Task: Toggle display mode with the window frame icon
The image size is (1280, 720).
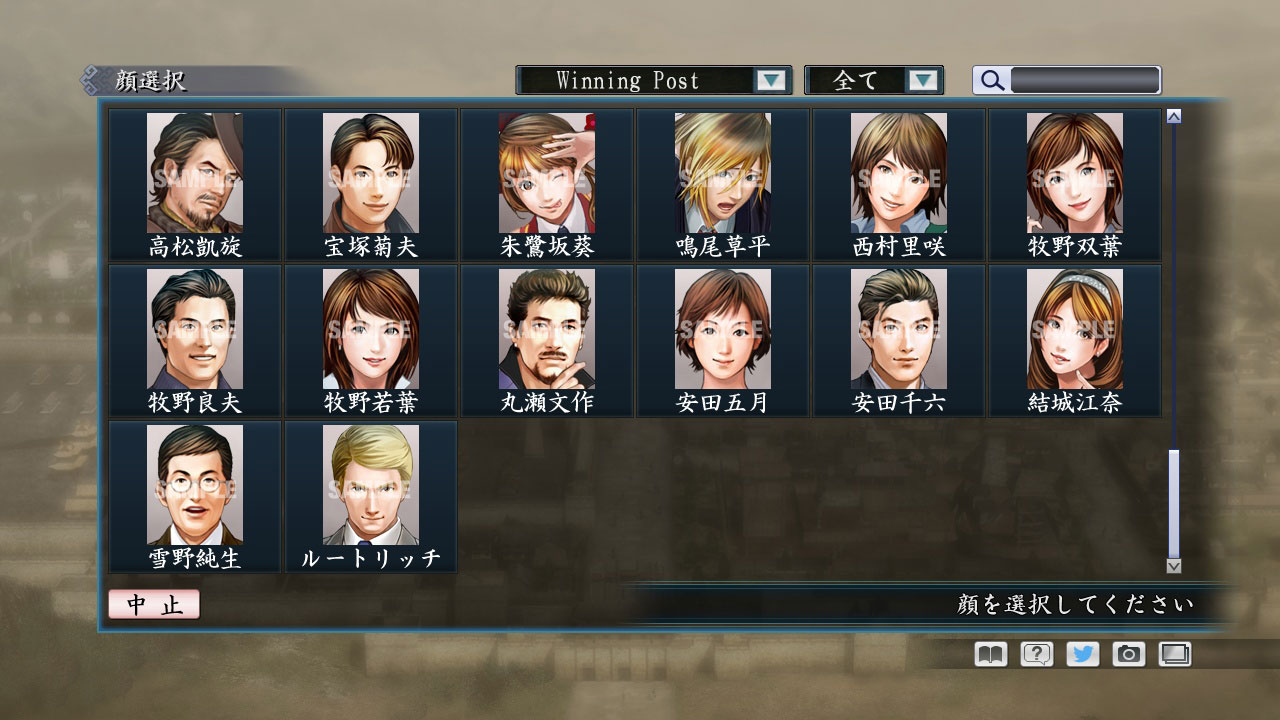Action: [1174, 654]
